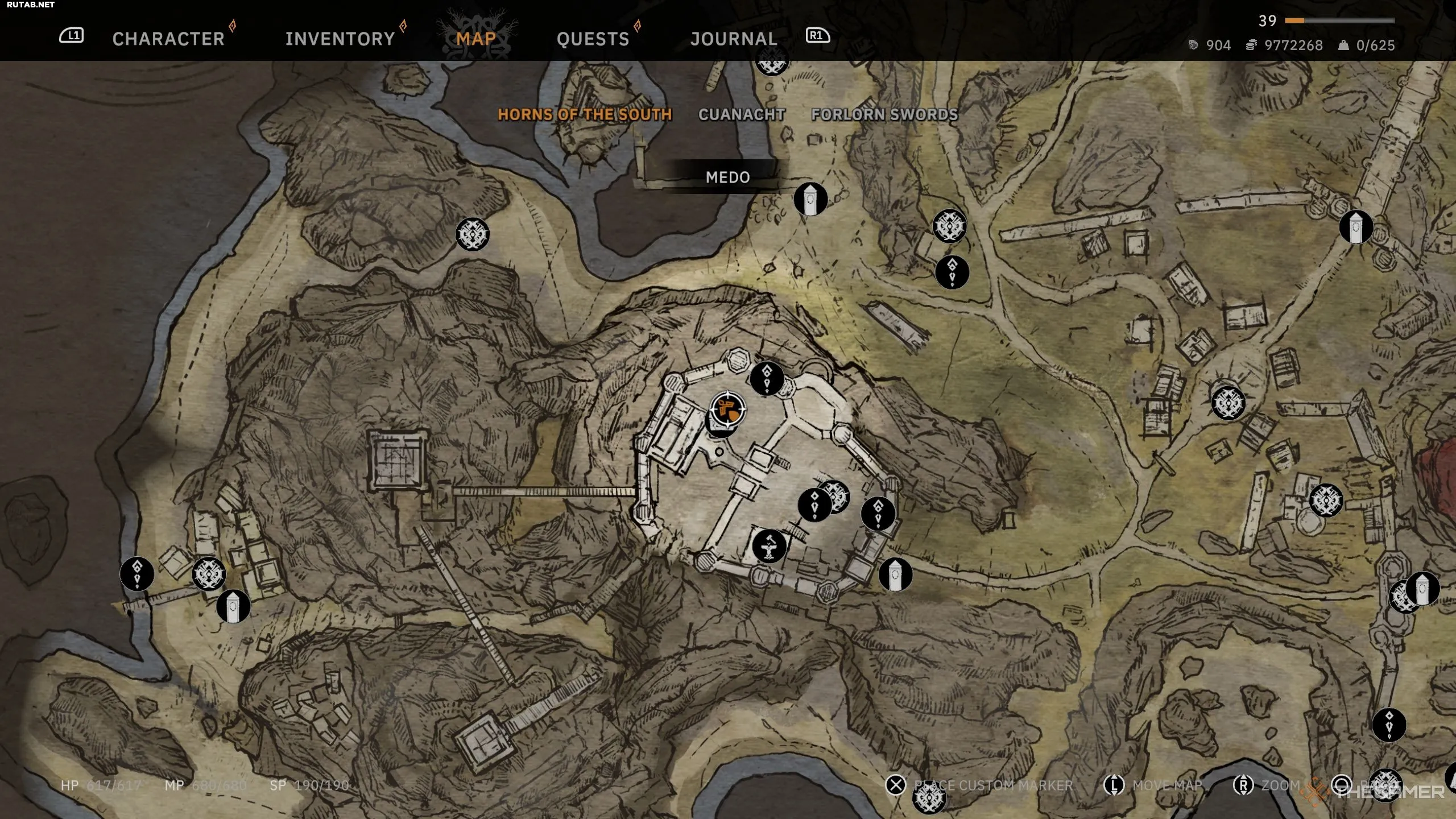Select the orange marker with white crosshair
Image resolution: width=1456 pixels, height=819 pixels.
pos(728,409)
